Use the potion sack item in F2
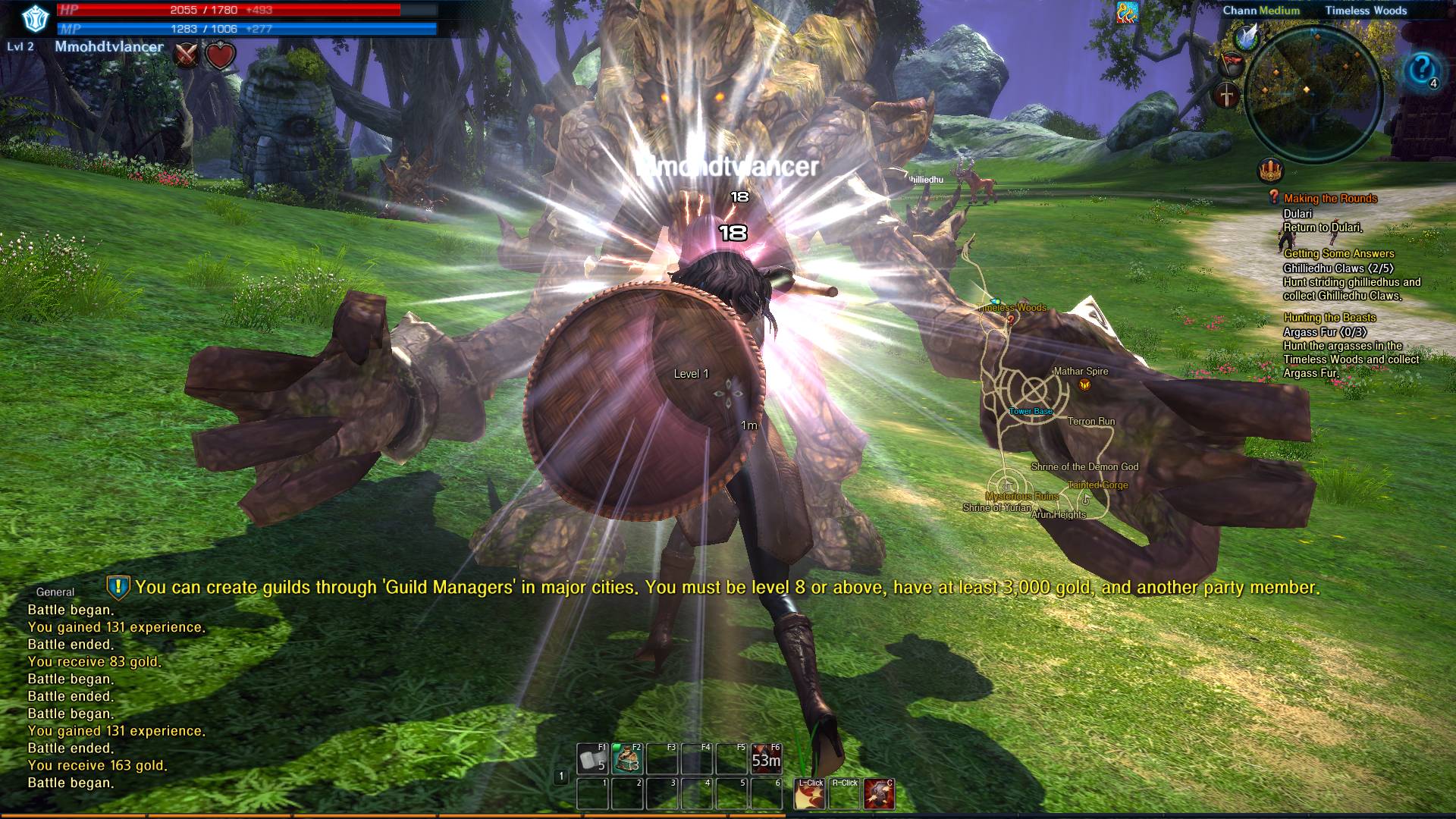Screen dimensions: 1456x819 coord(628,759)
